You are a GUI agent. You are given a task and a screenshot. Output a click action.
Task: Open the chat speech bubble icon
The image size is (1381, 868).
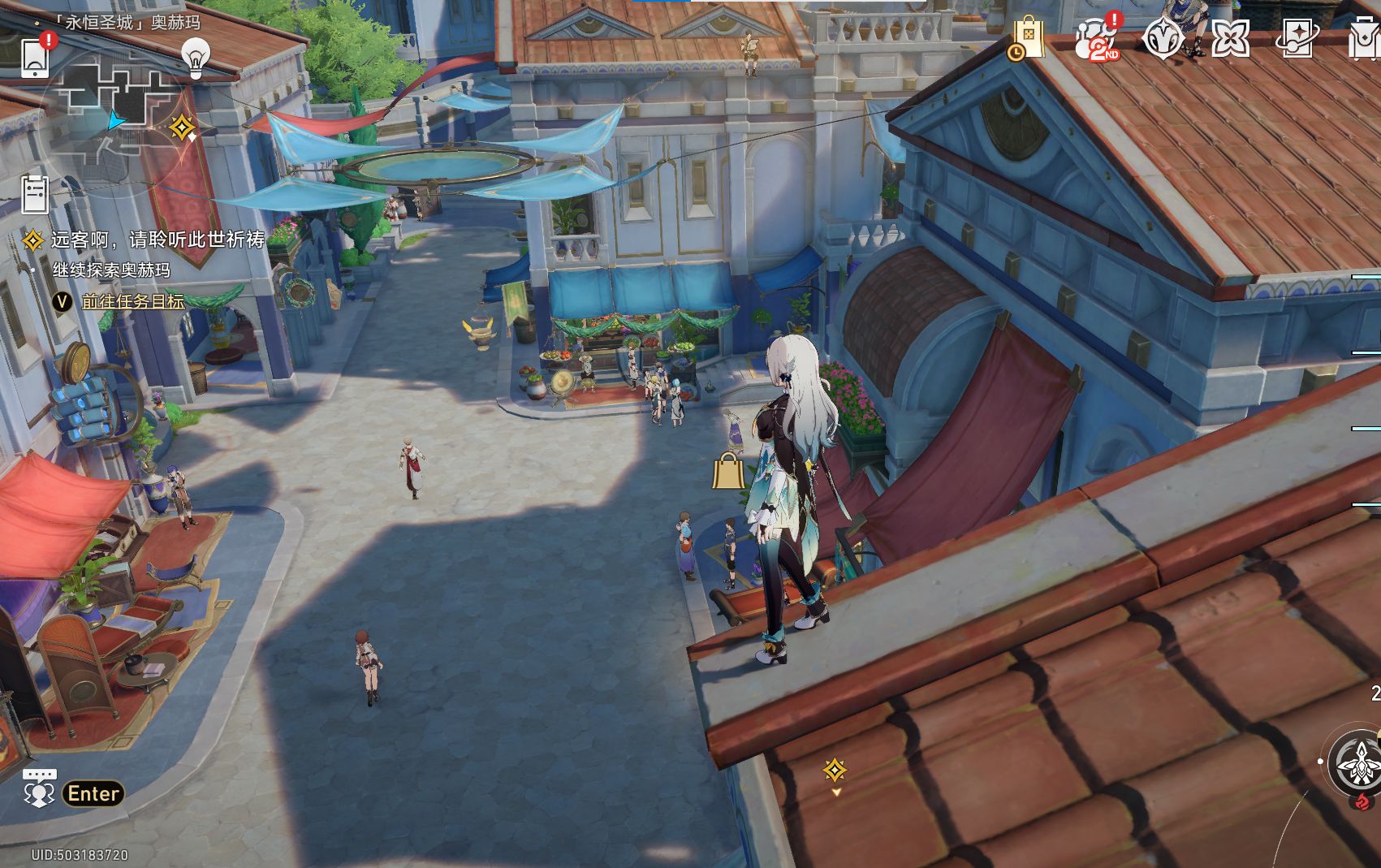click(39, 788)
